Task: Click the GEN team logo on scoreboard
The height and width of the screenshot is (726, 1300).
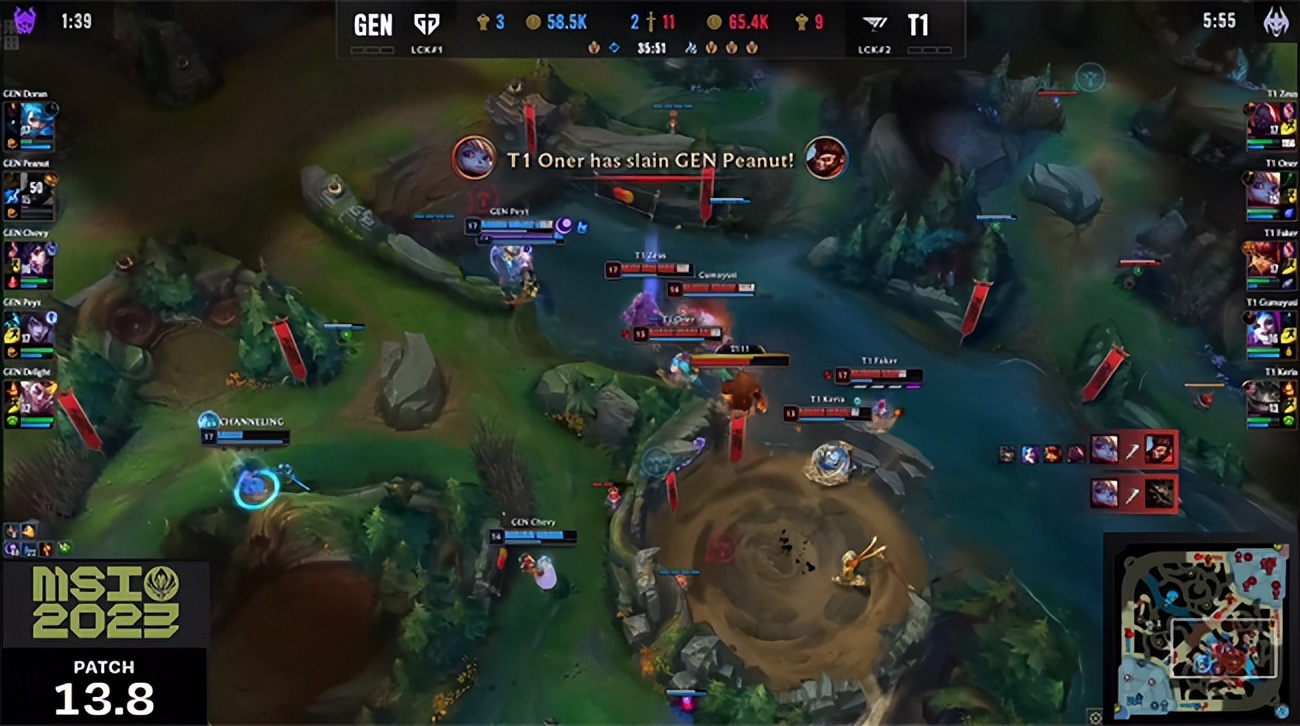Action: point(427,23)
